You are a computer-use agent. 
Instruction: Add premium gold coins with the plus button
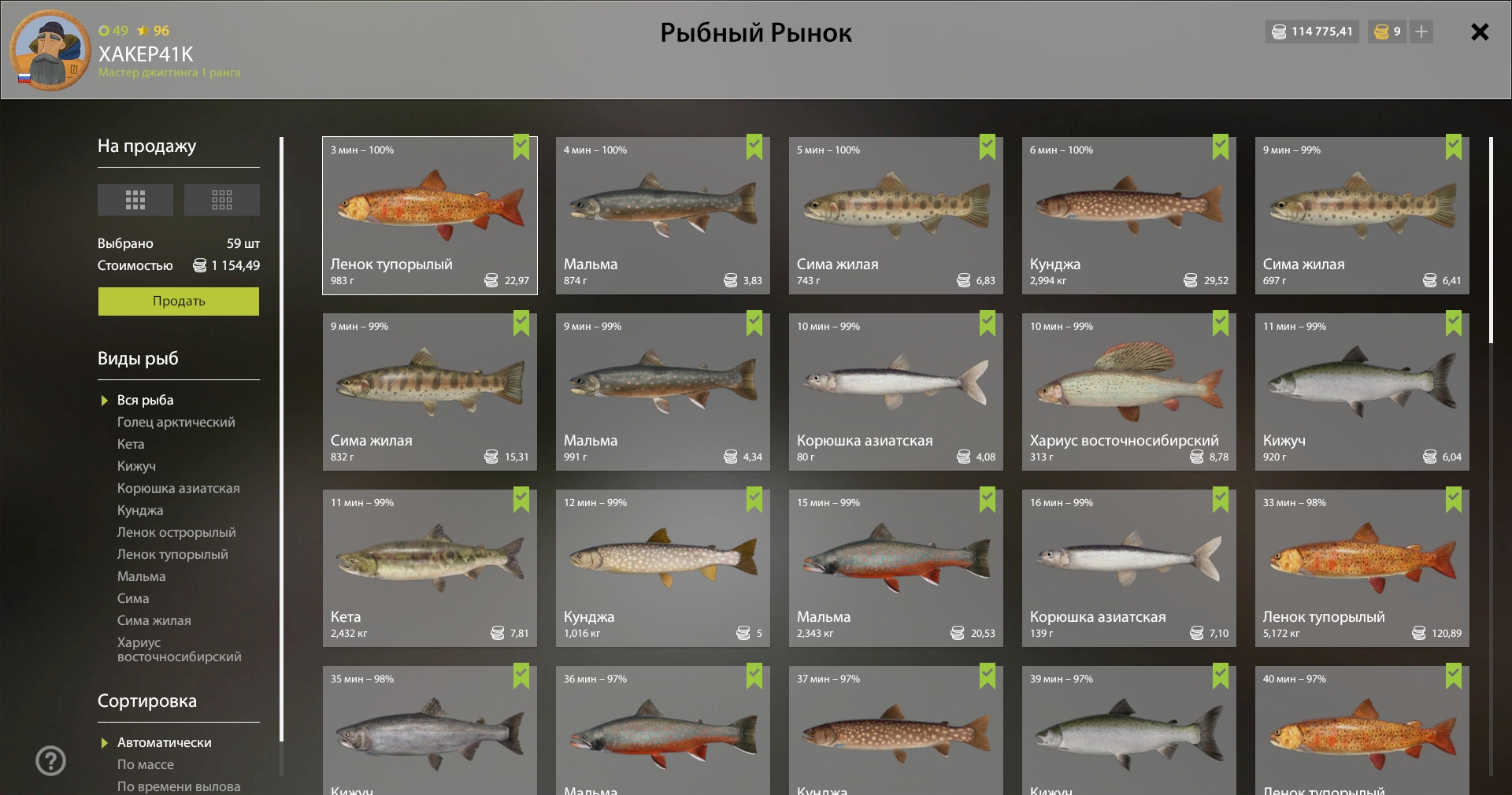pyautogui.click(x=1421, y=31)
